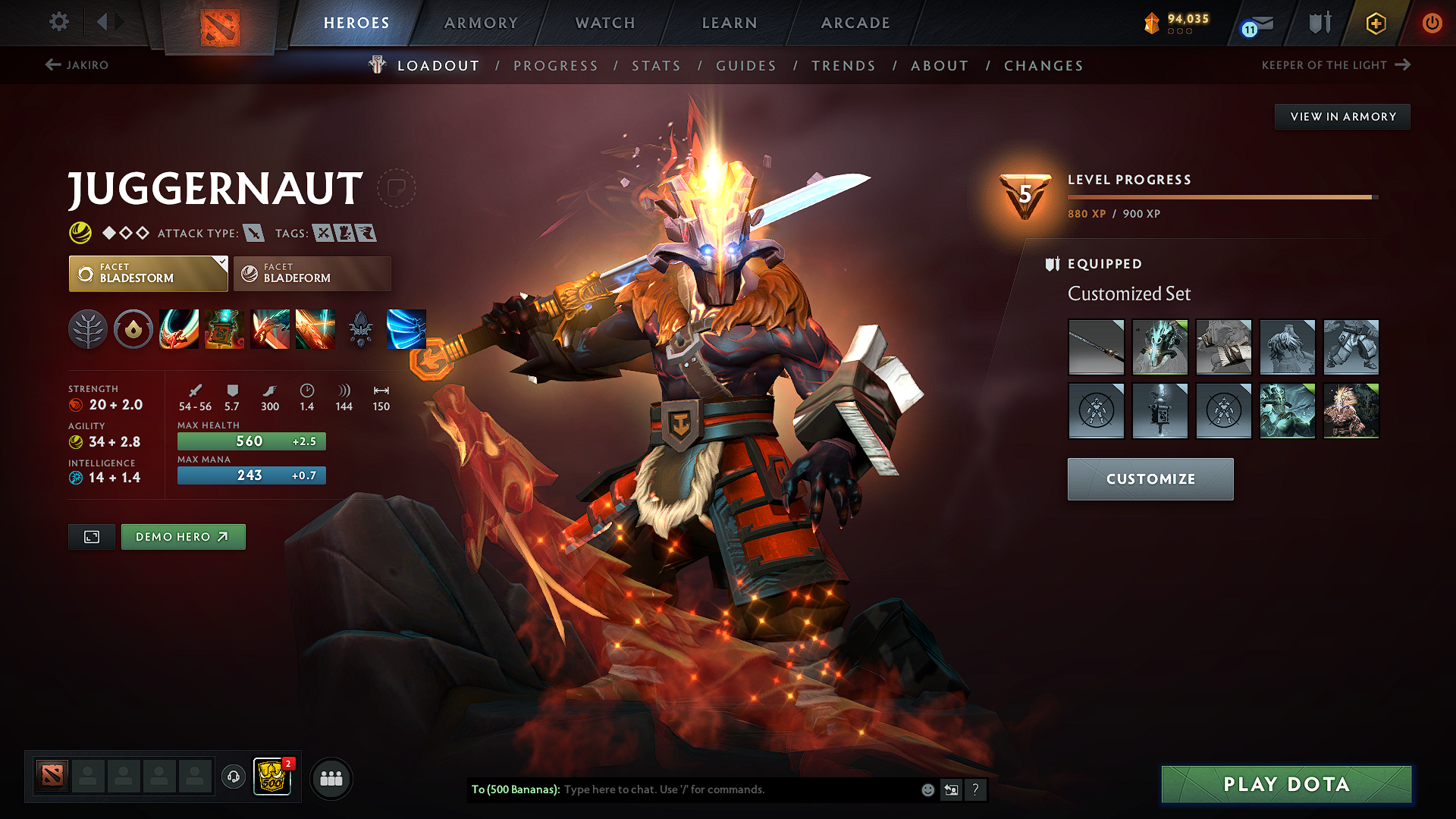Open the emoticon picker in the chat bar

click(x=927, y=789)
